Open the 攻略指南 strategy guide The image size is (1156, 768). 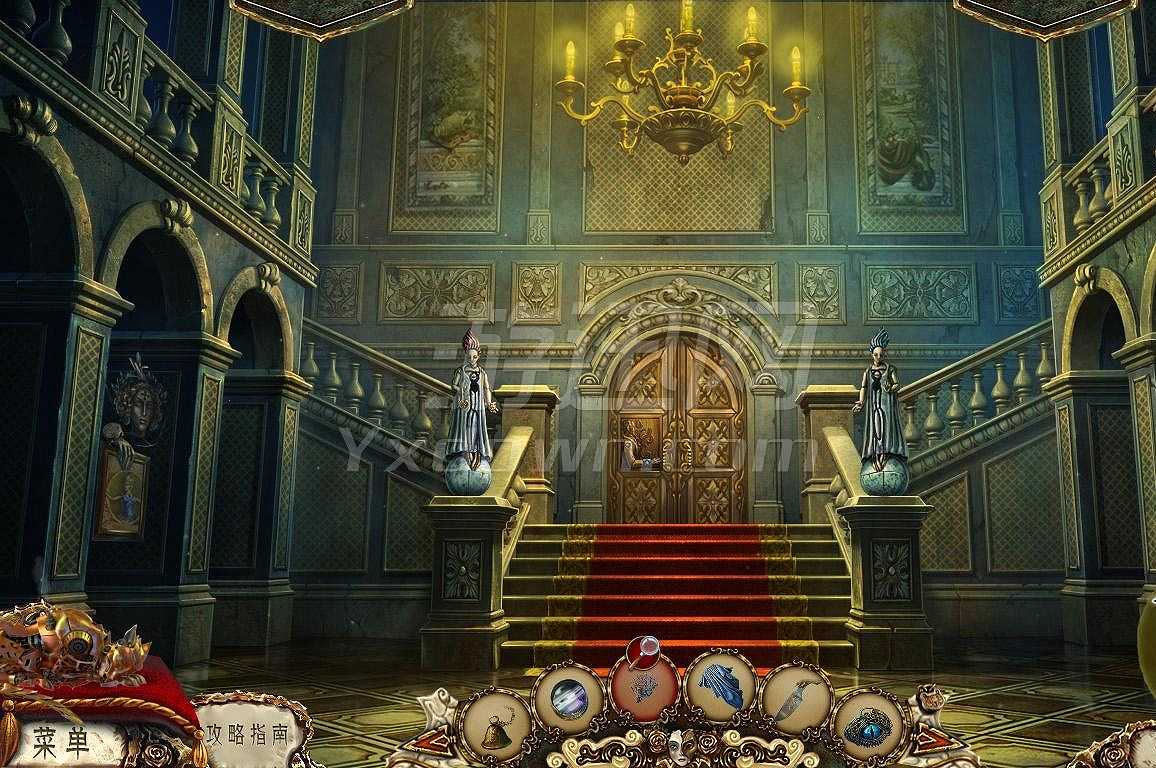245,734
